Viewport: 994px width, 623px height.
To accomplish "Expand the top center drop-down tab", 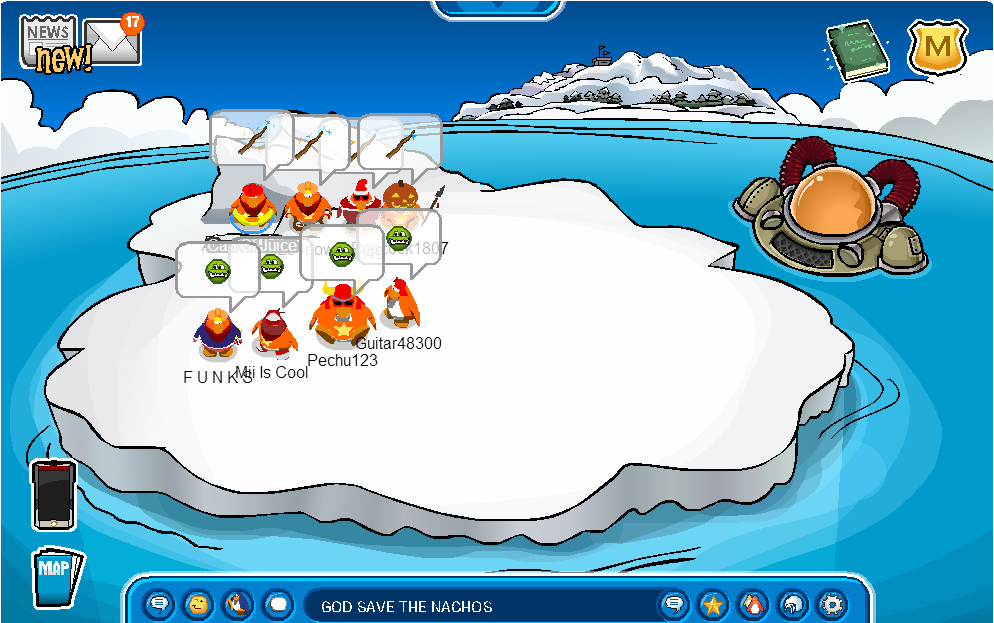I will 496,8.
